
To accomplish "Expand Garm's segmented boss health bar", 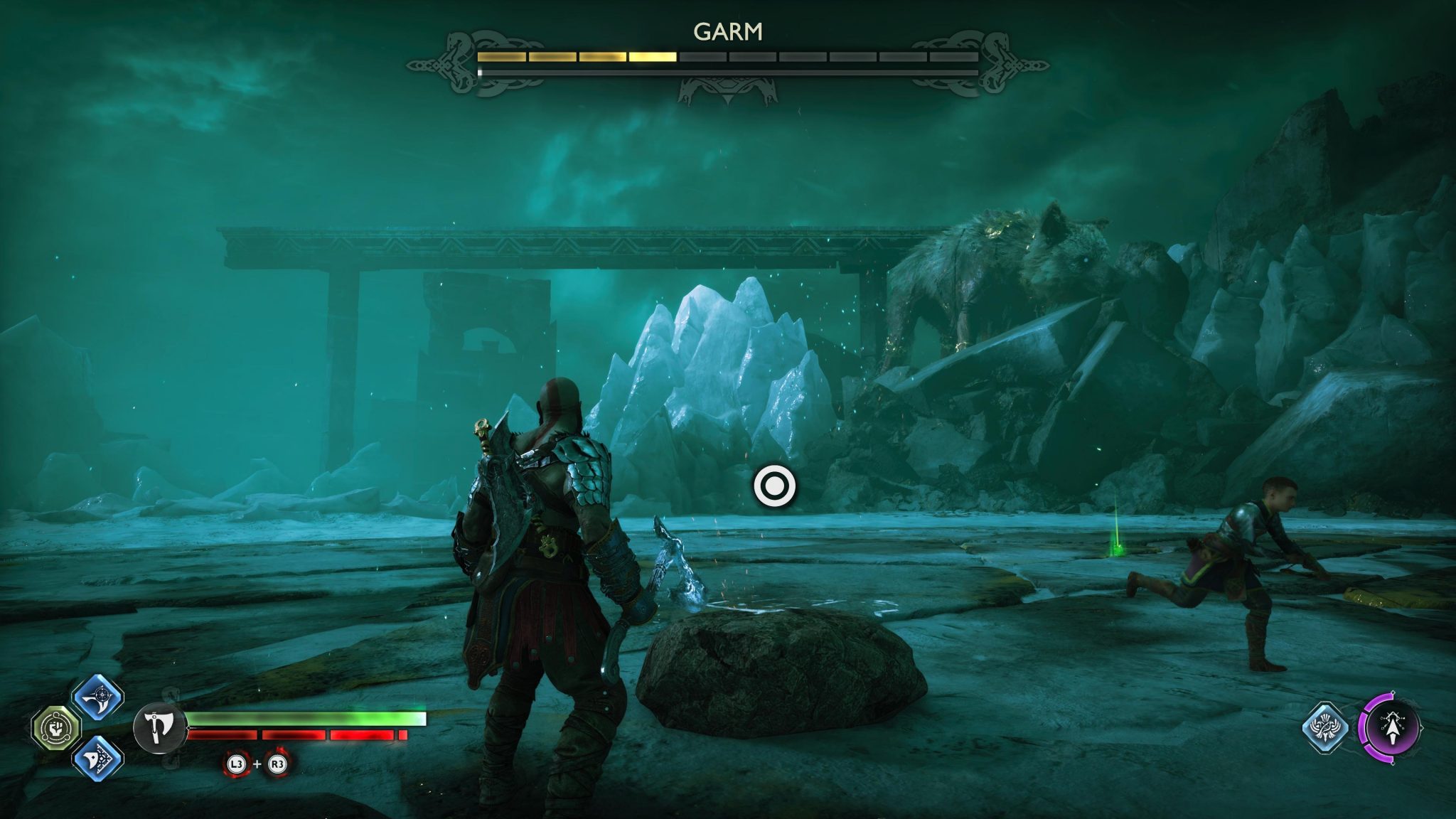I will (727, 55).
